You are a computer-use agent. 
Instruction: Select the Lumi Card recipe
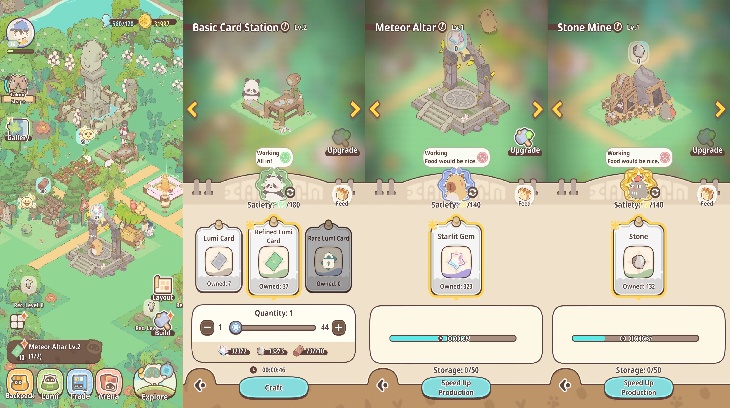[219, 257]
